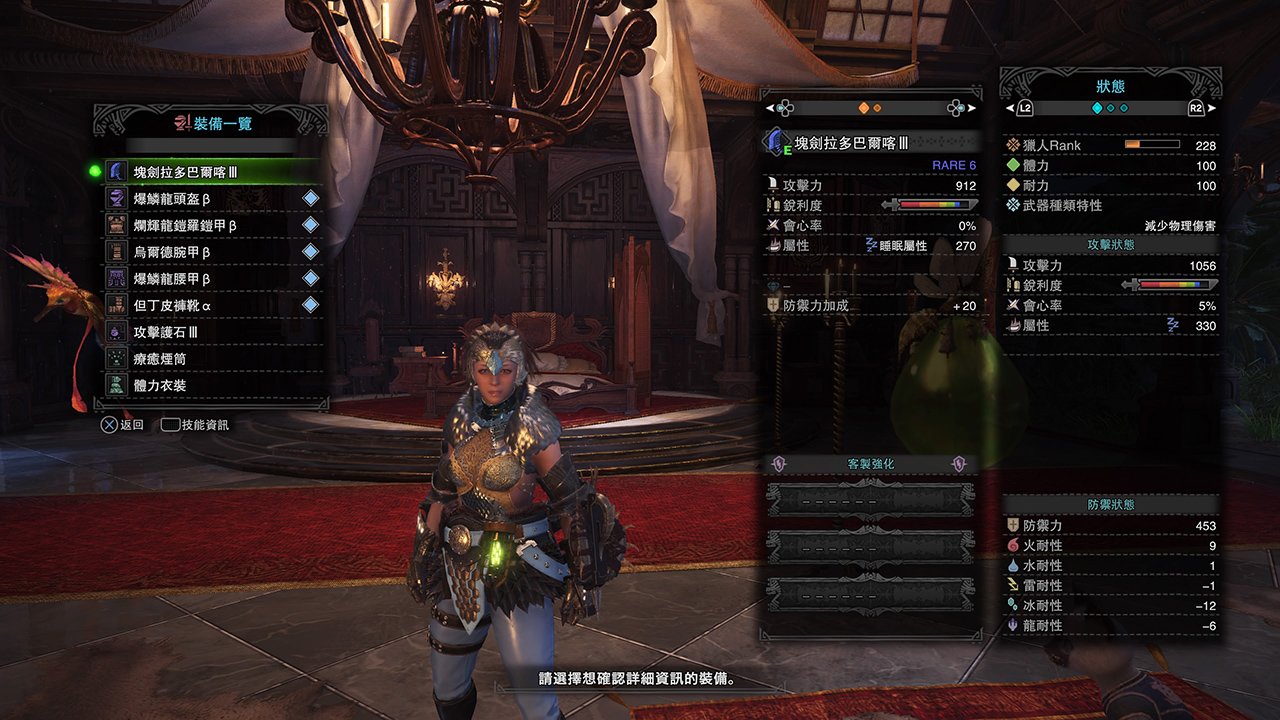Pick the 烏爾德腕甲β arm armor row

[x=210, y=252]
